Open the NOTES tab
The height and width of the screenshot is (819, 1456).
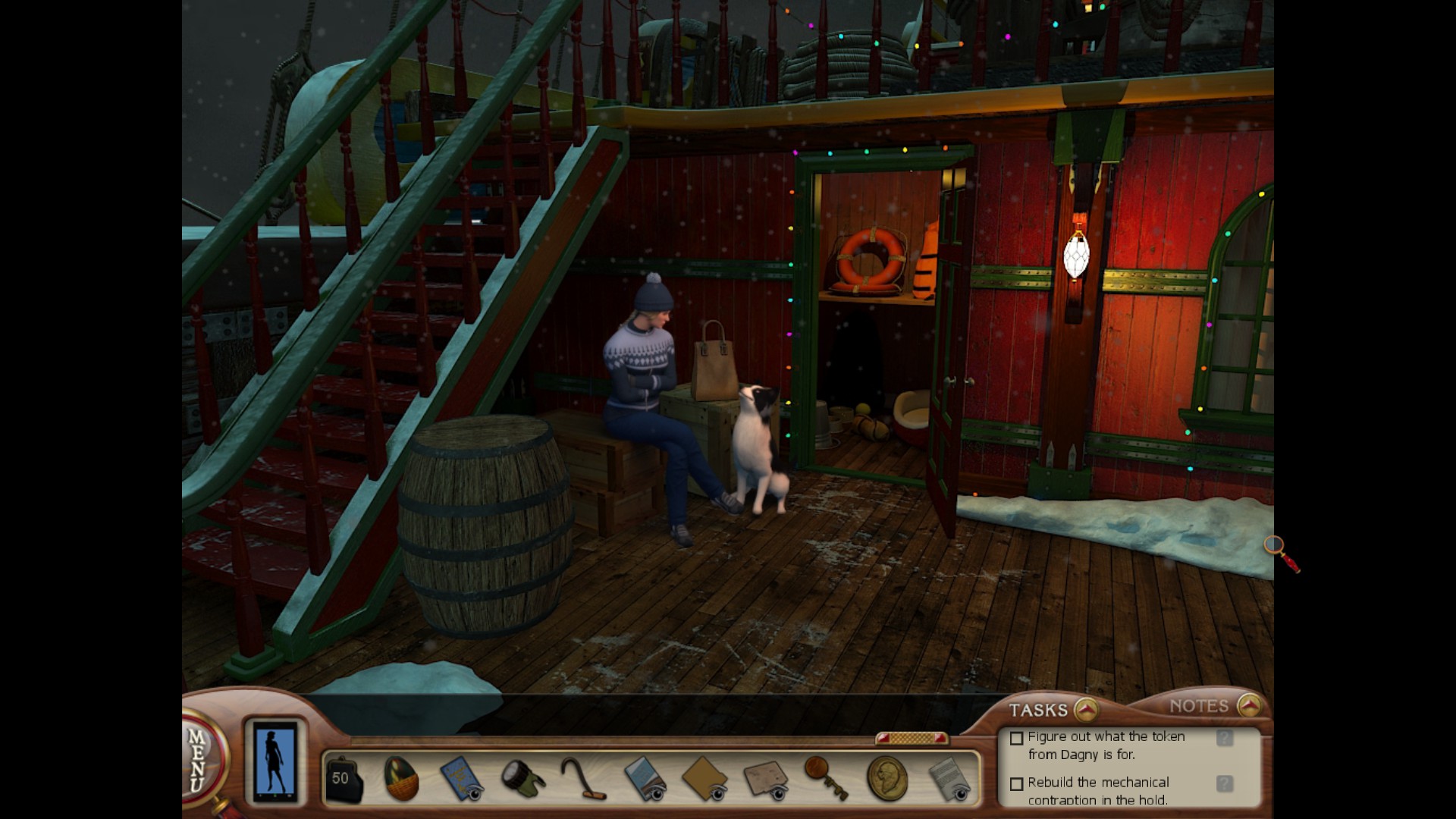(1198, 706)
